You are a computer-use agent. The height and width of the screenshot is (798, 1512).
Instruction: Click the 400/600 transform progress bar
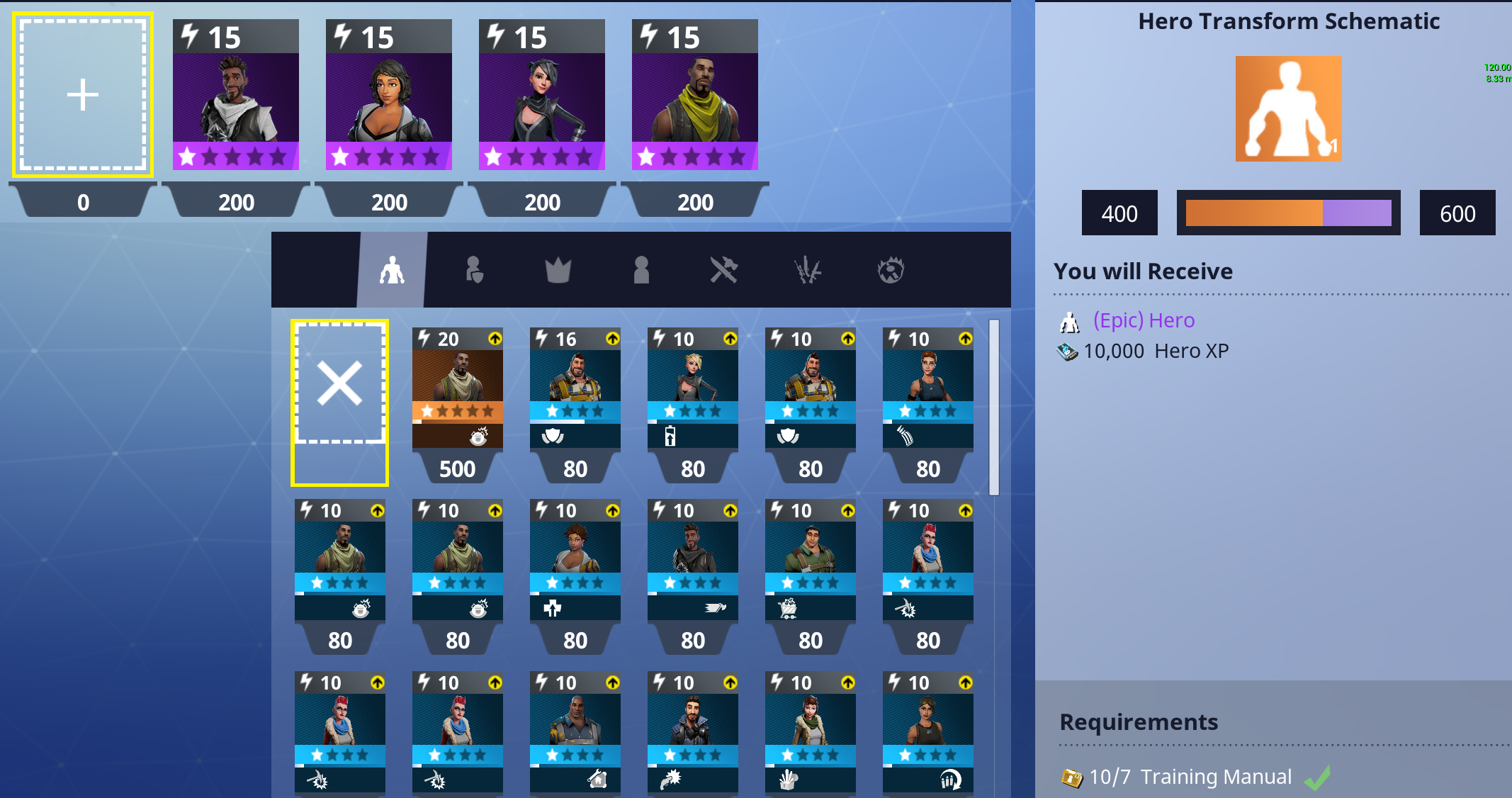click(x=1288, y=213)
